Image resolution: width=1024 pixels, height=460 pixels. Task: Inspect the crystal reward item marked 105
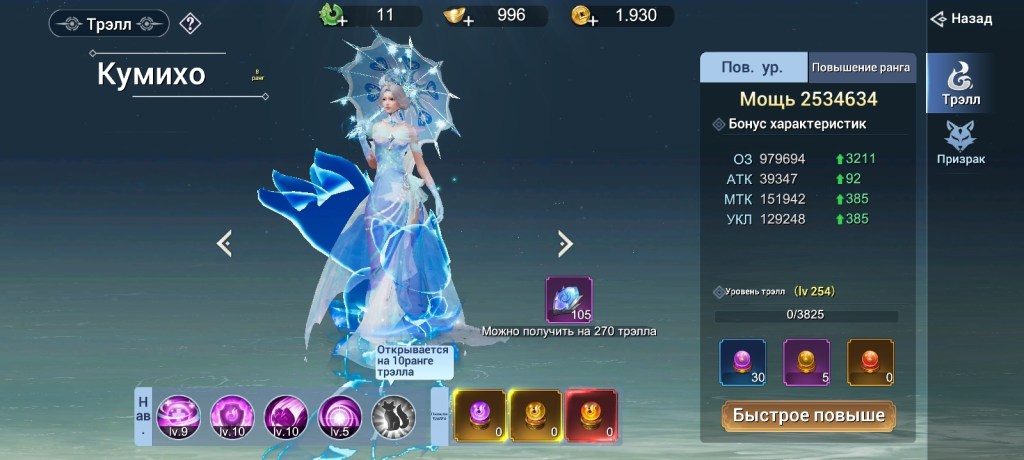click(x=569, y=300)
